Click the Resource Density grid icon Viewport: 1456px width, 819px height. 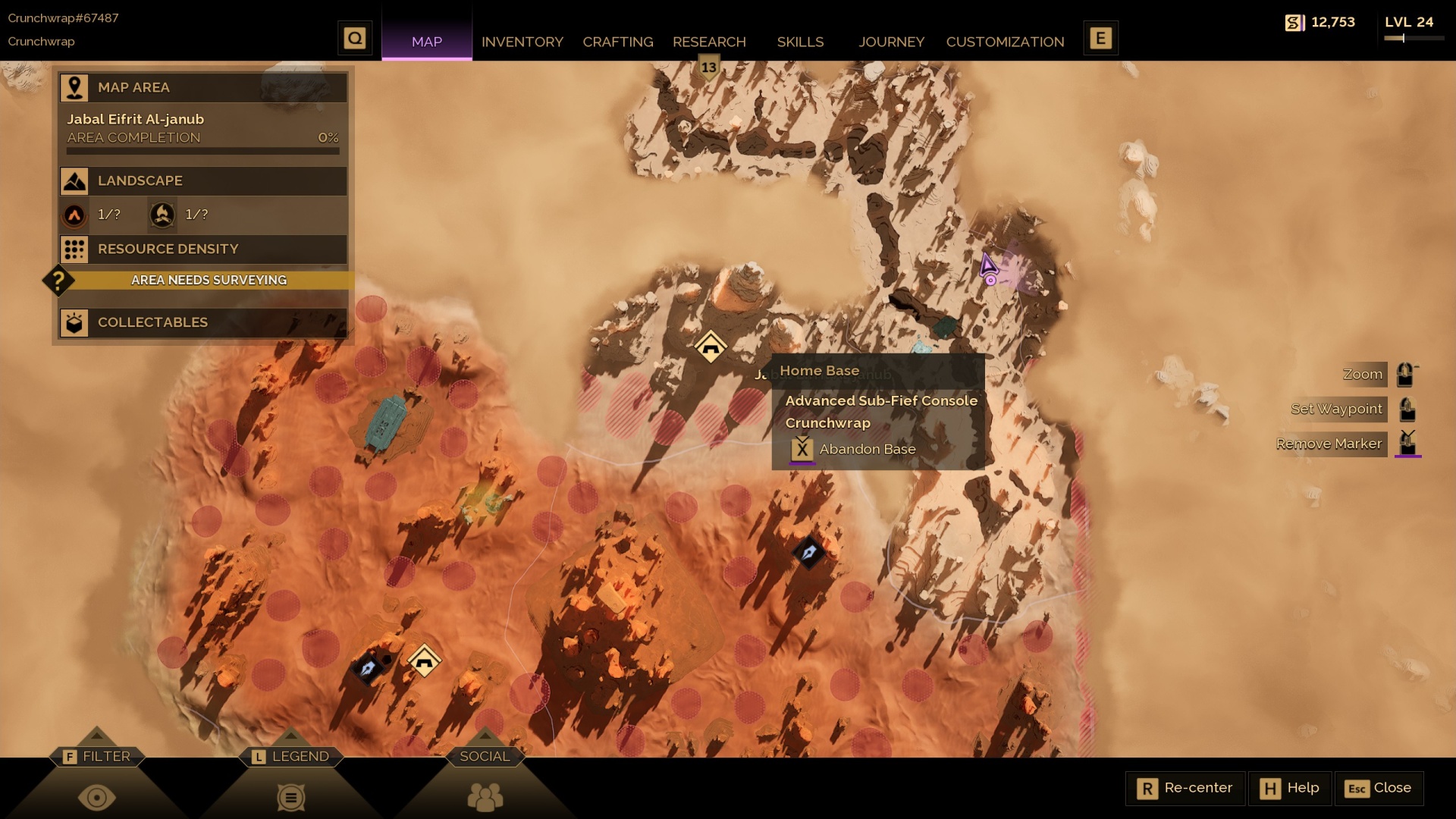pos(74,249)
